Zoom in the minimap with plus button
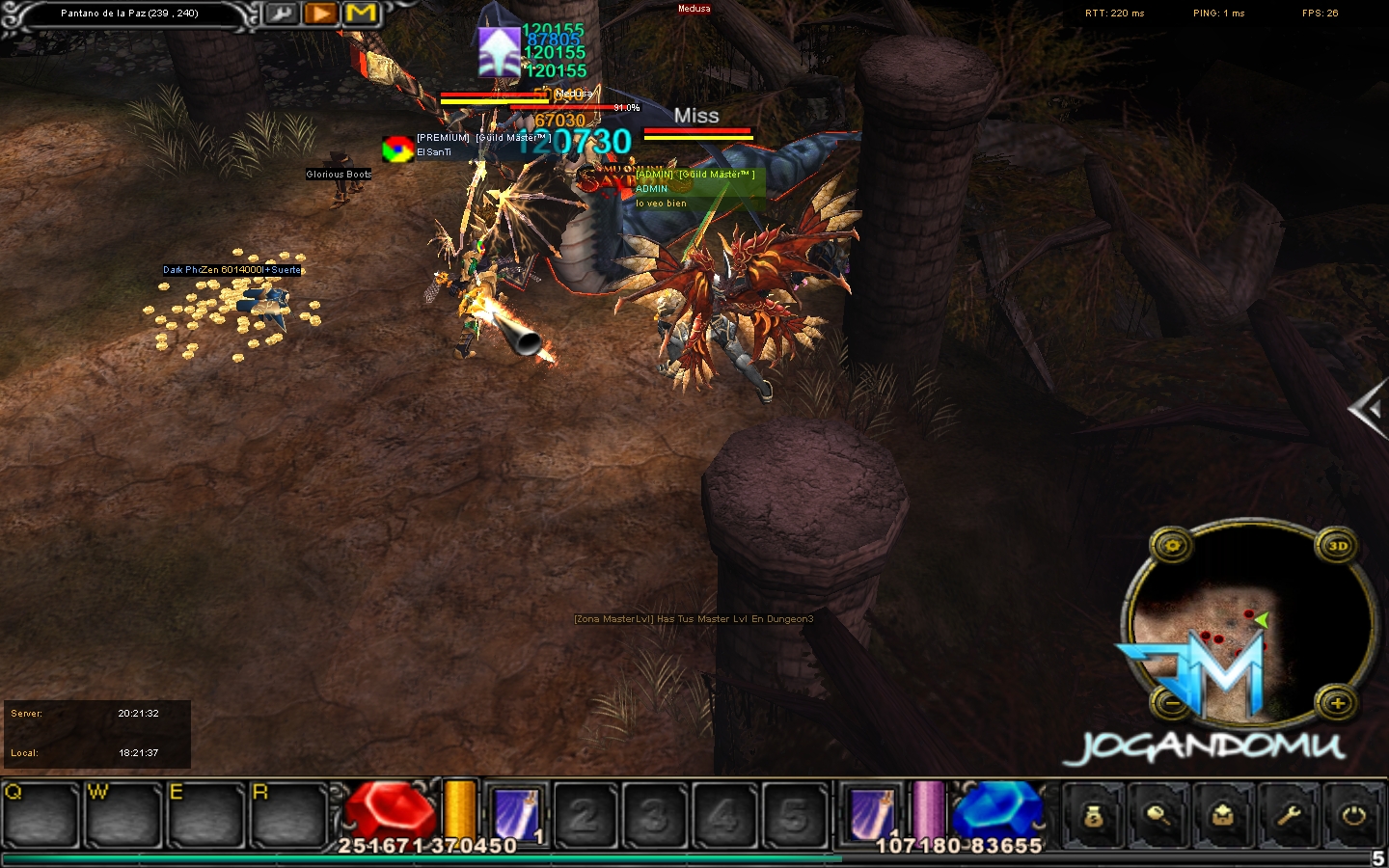 [x=1338, y=703]
